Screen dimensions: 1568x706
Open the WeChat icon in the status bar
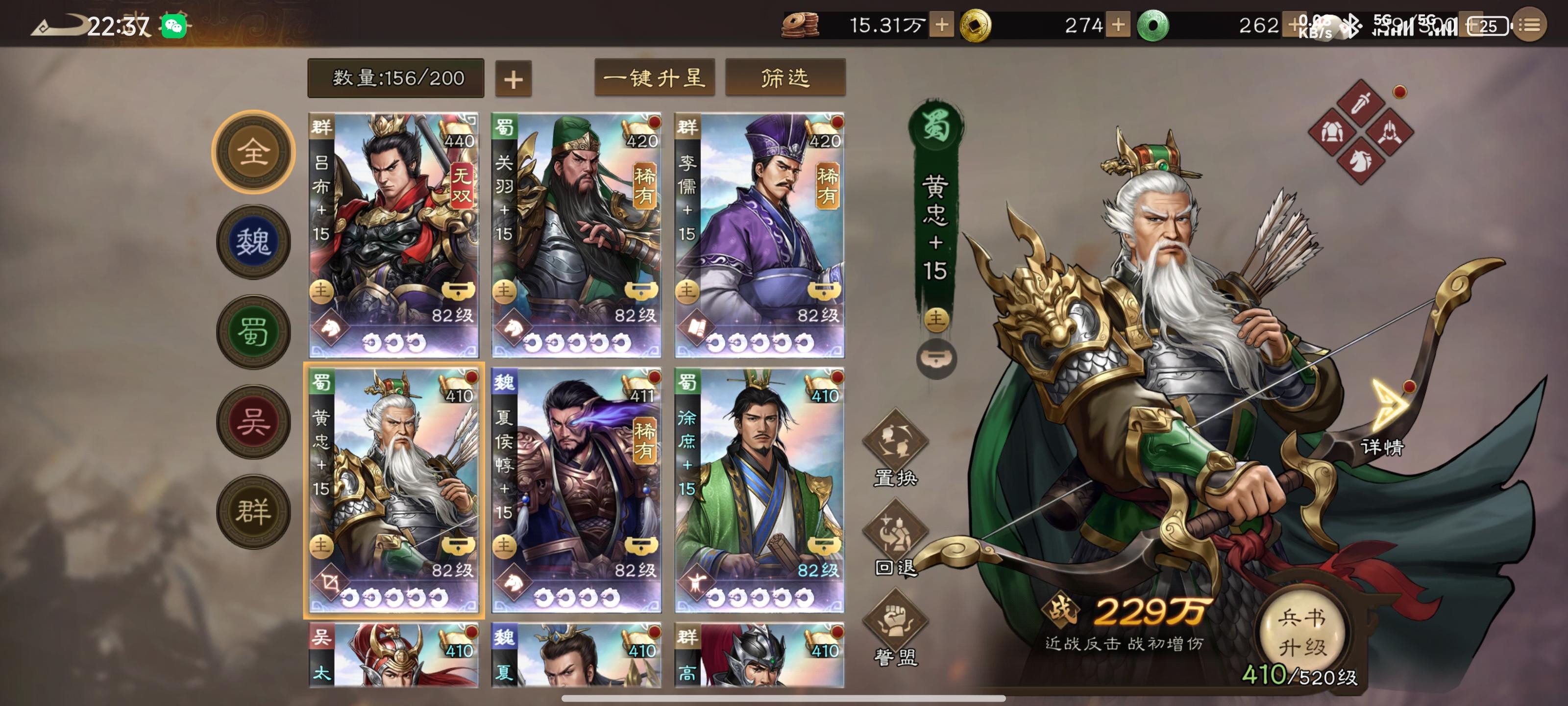pos(173,25)
